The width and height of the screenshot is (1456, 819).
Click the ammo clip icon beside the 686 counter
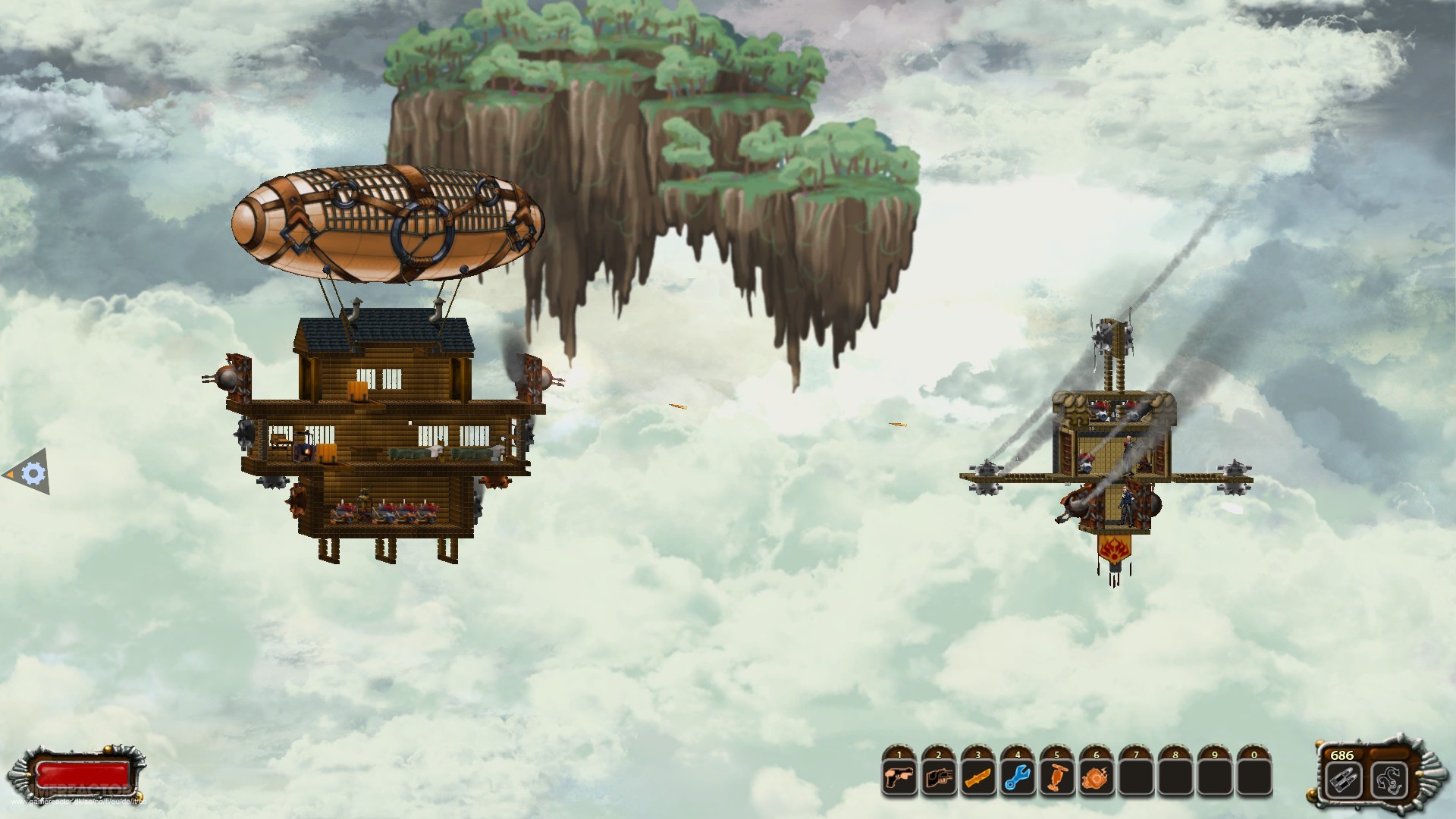tap(1344, 780)
